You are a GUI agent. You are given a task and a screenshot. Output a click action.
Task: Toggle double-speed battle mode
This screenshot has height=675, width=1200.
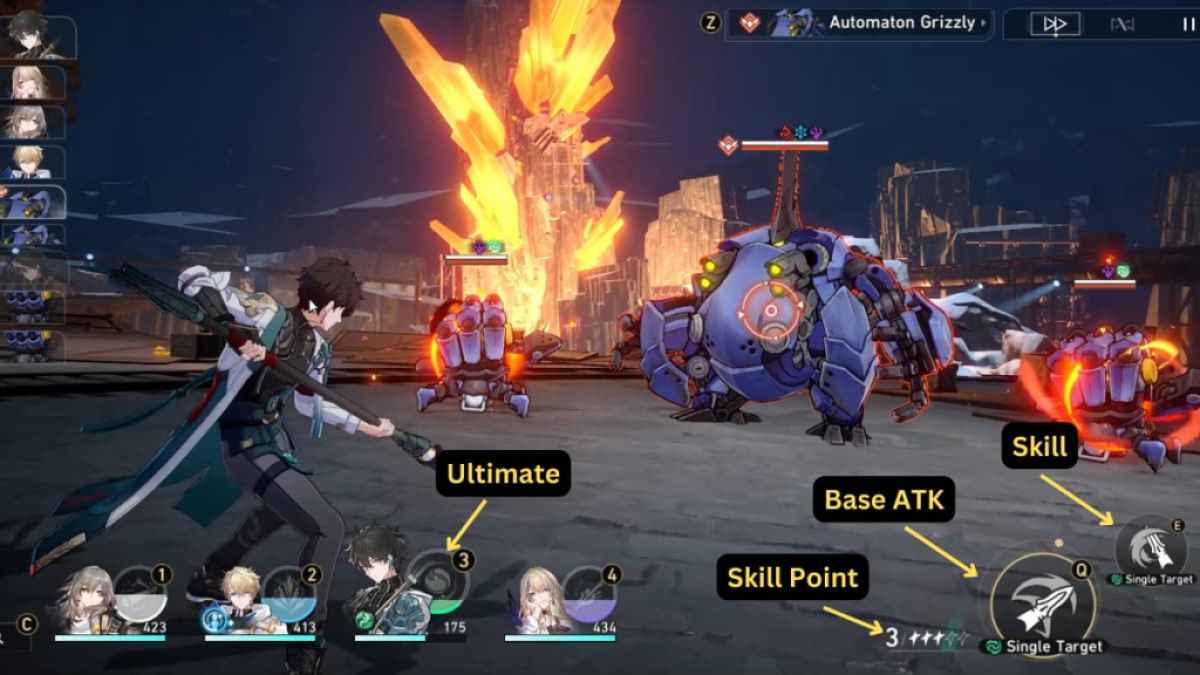click(1056, 24)
